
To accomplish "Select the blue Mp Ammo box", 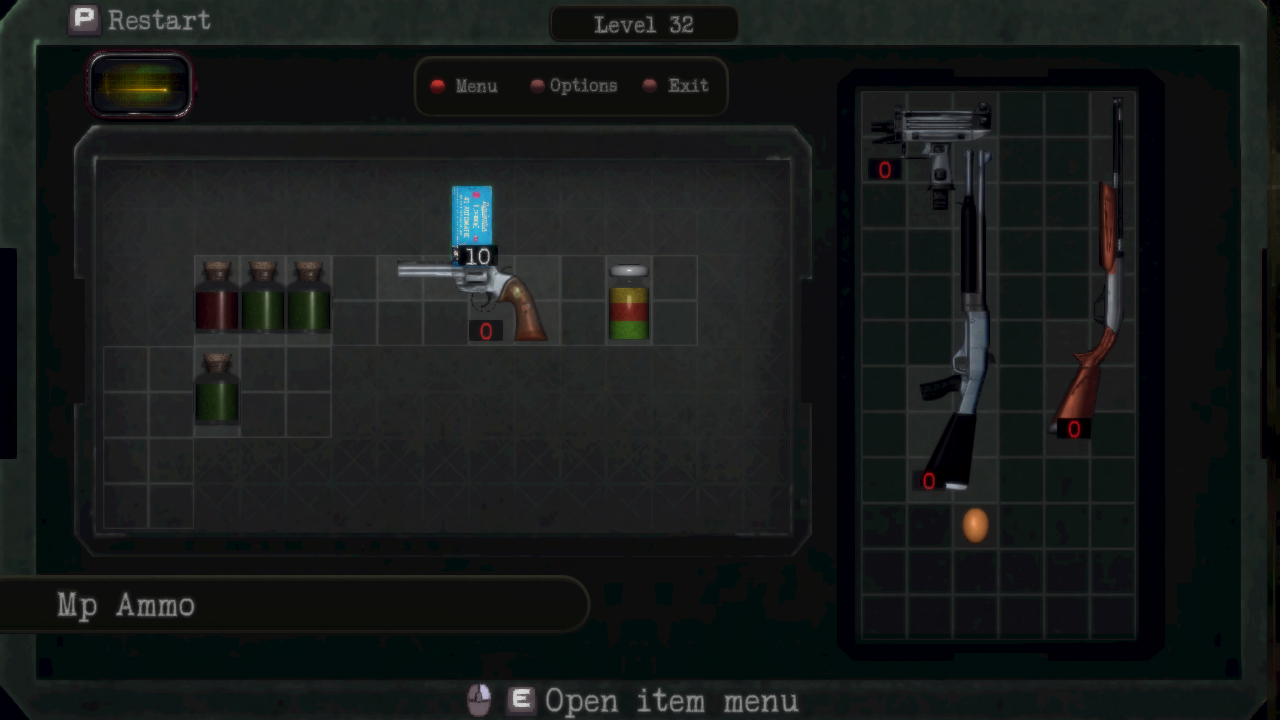I will pos(471,217).
